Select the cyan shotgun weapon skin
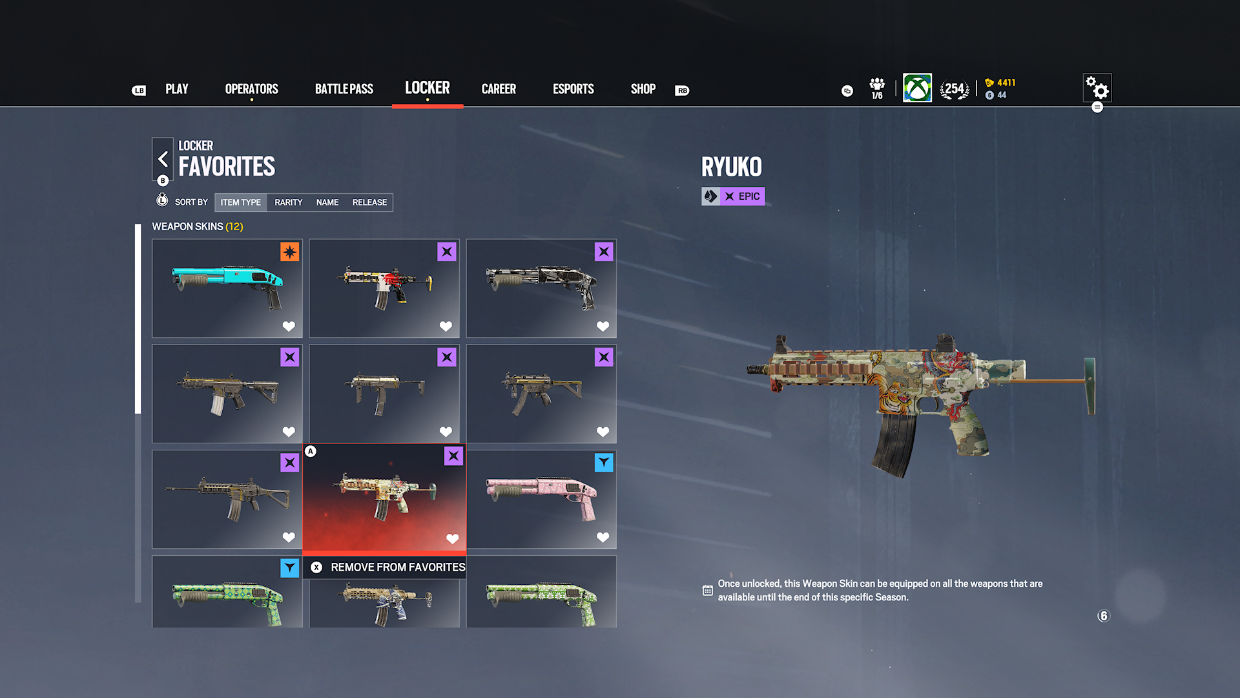This screenshot has height=698, width=1240. coord(227,288)
